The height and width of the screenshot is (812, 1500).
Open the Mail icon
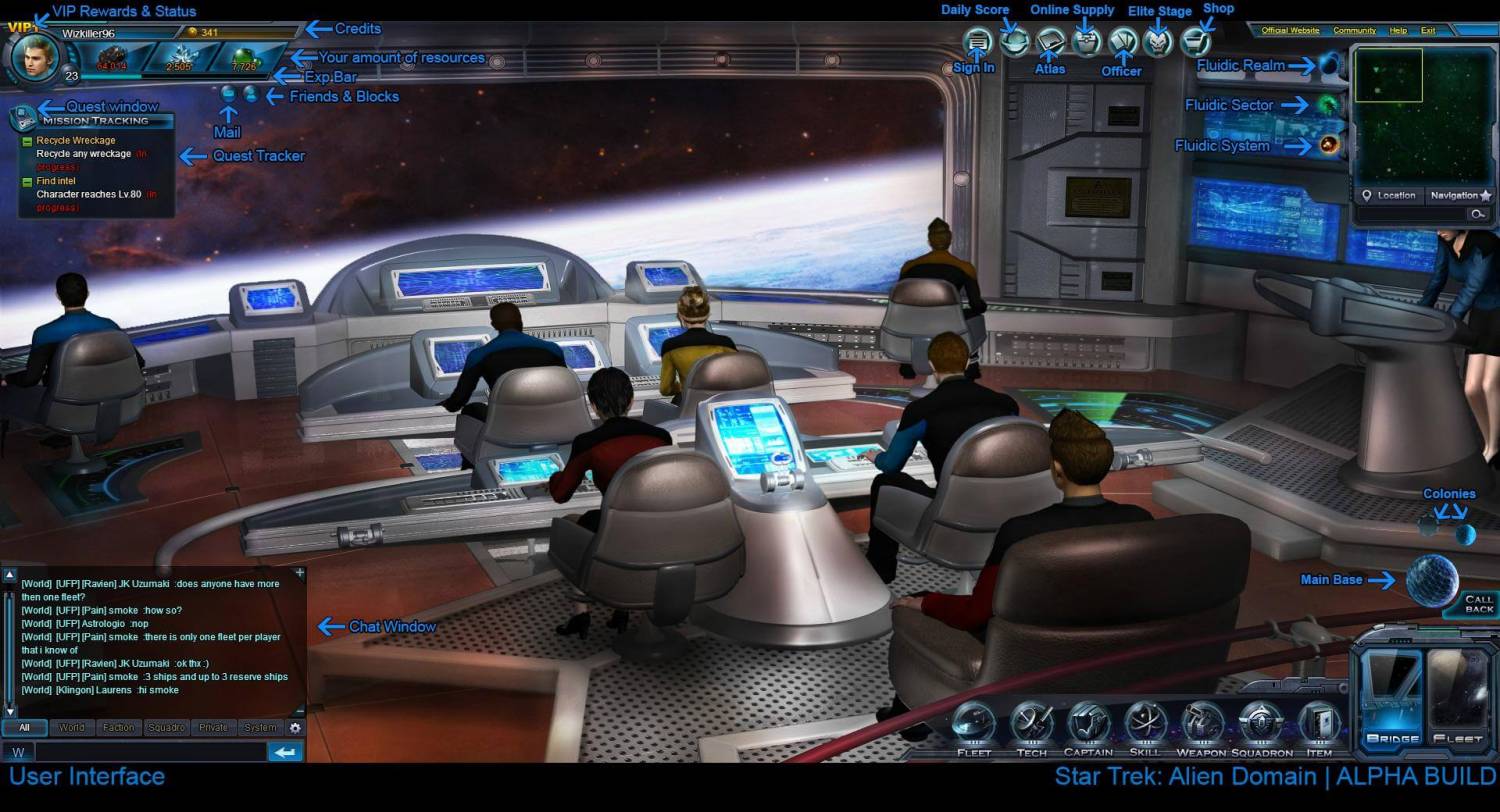click(x=229, y=95)
